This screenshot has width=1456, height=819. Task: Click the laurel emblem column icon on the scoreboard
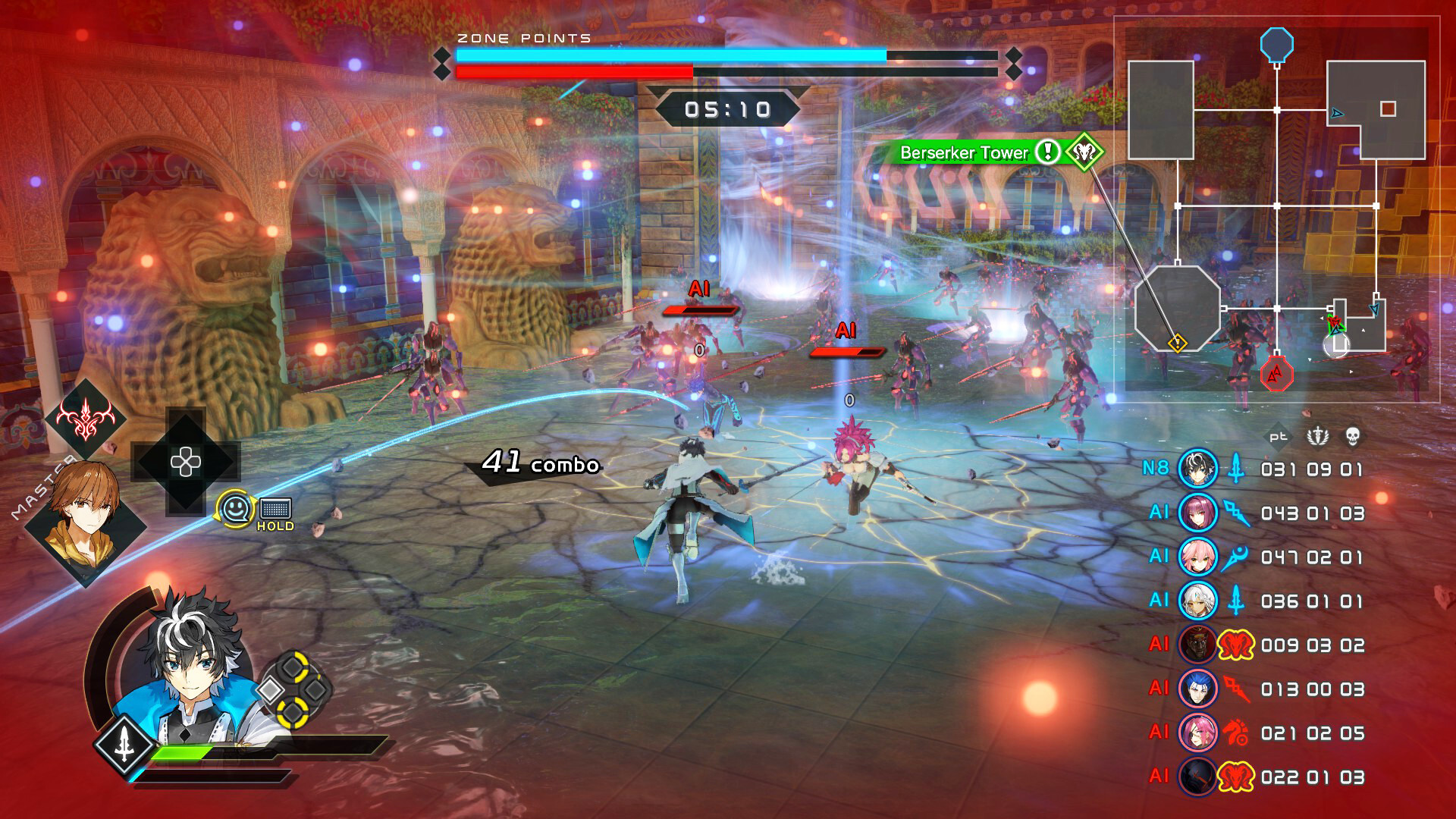point(1317,436)
